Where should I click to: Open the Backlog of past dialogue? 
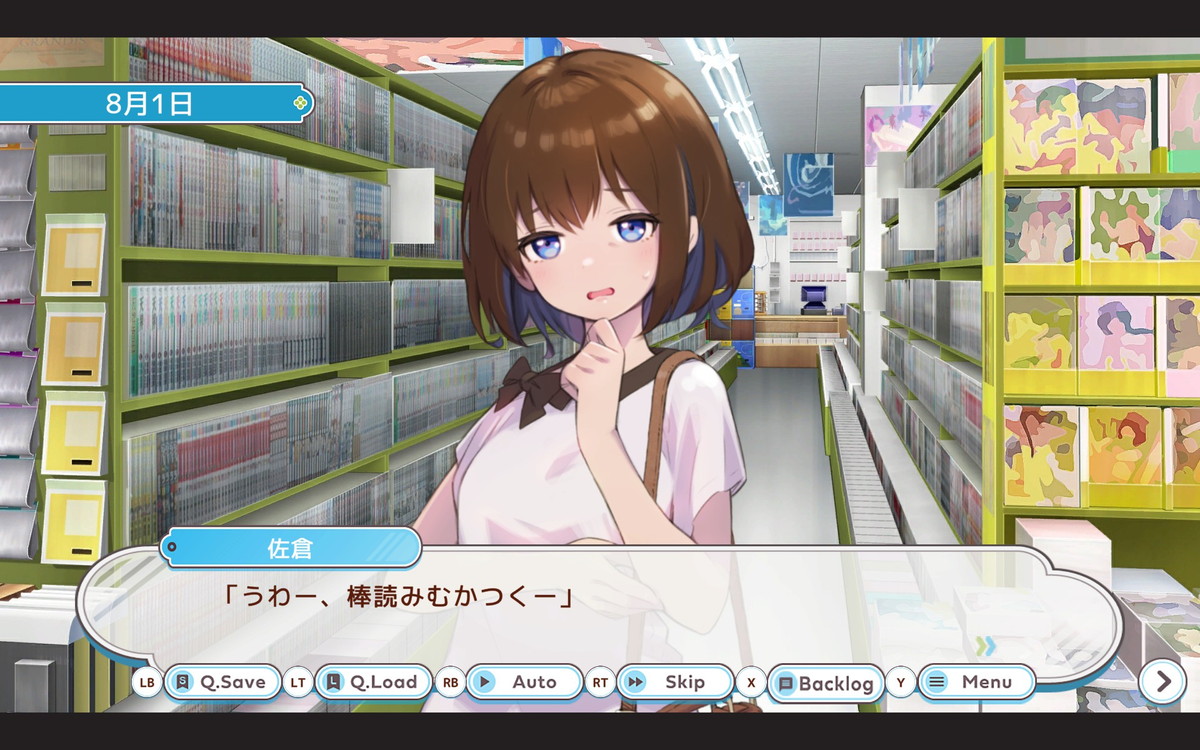pyautogui.click(x=826, y=684)
